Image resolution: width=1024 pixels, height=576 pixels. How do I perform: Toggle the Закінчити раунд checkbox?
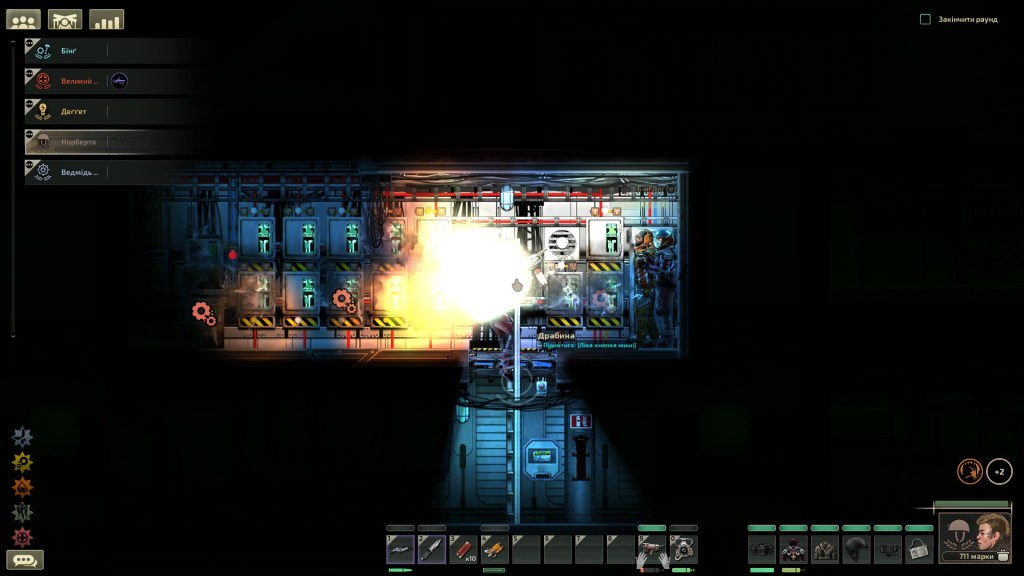click(925, 19)
